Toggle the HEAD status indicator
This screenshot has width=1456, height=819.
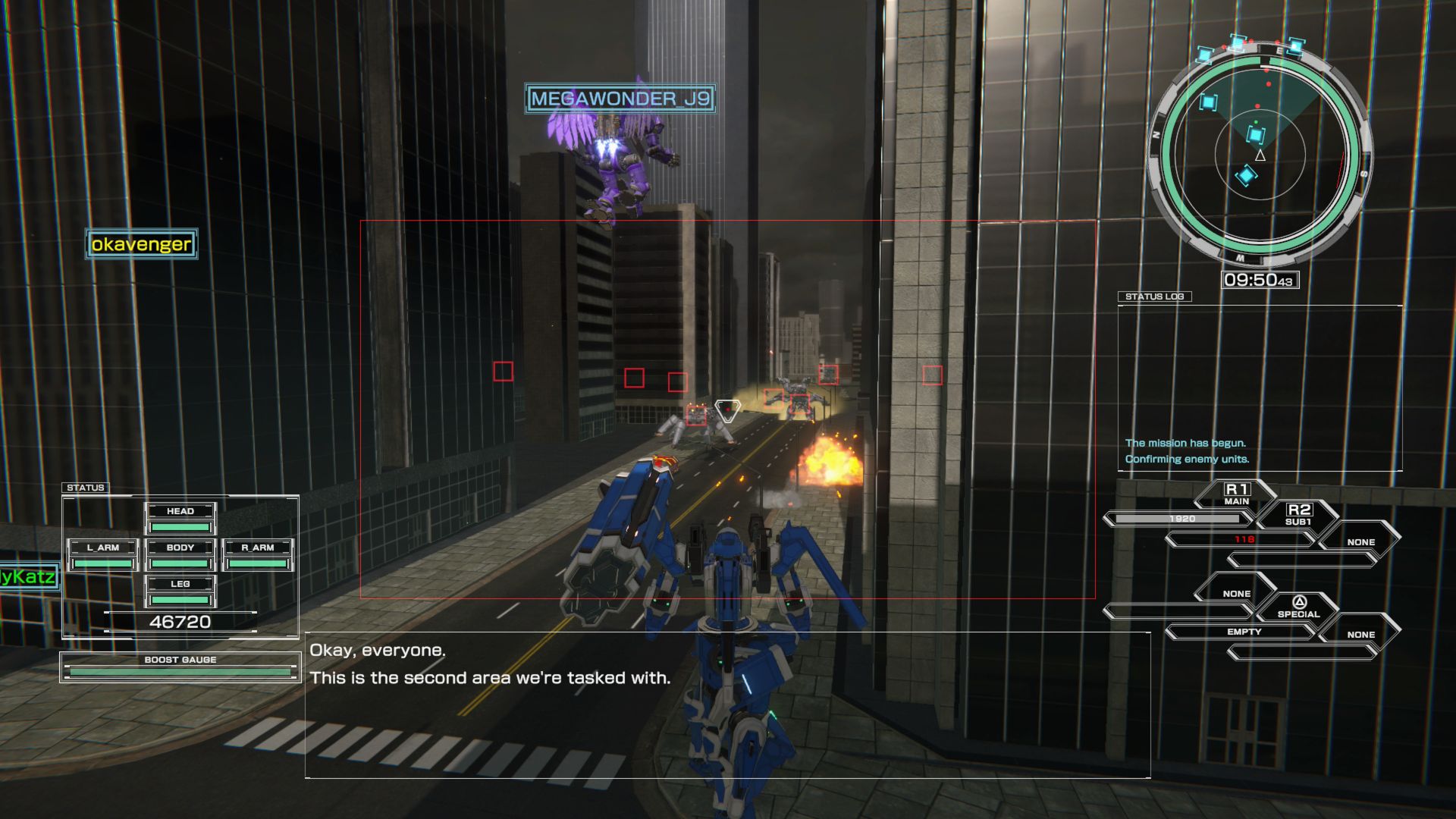(180, 510)
